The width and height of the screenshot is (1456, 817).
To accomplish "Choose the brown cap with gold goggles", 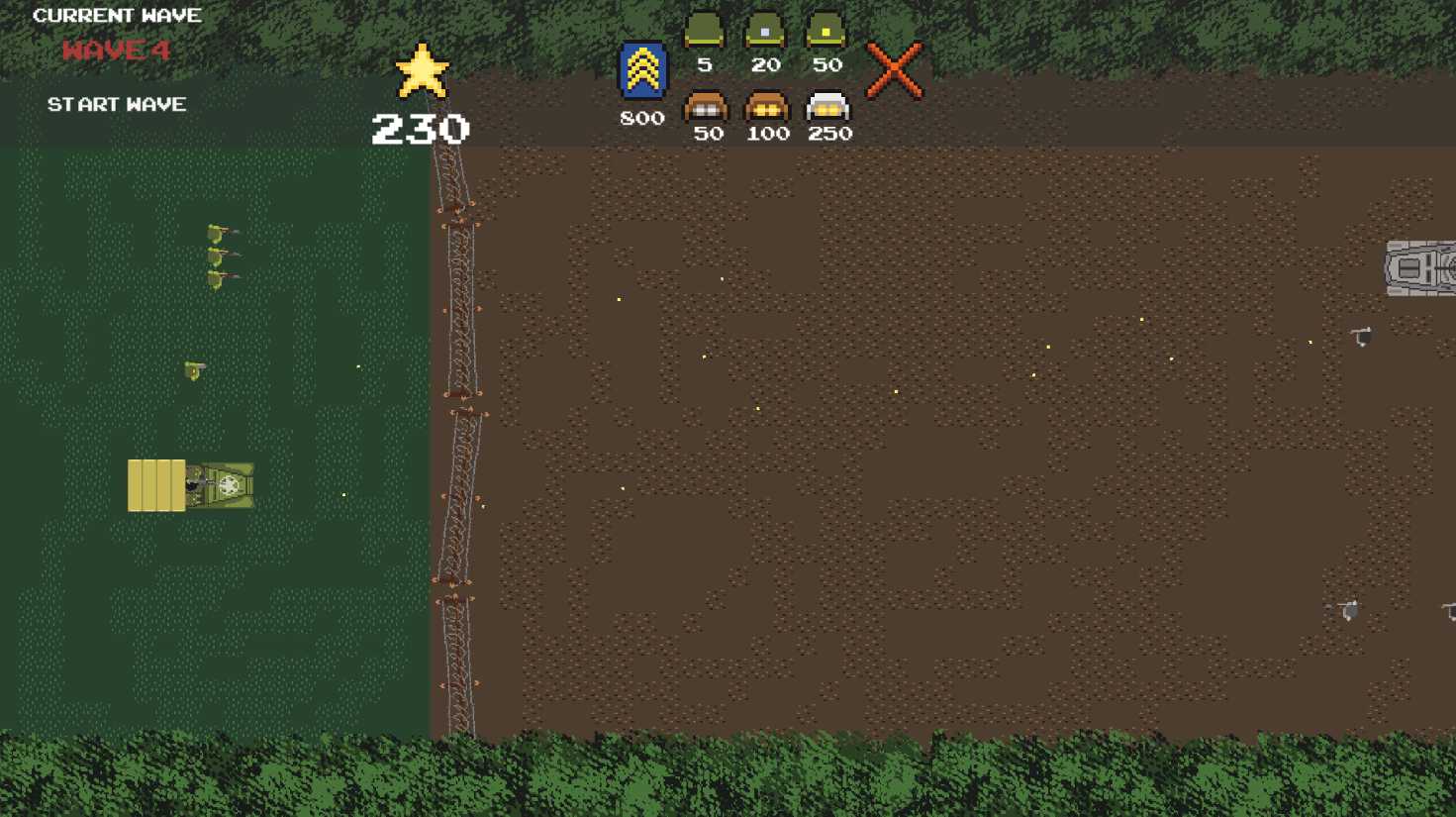I will (x=766, y=106).
